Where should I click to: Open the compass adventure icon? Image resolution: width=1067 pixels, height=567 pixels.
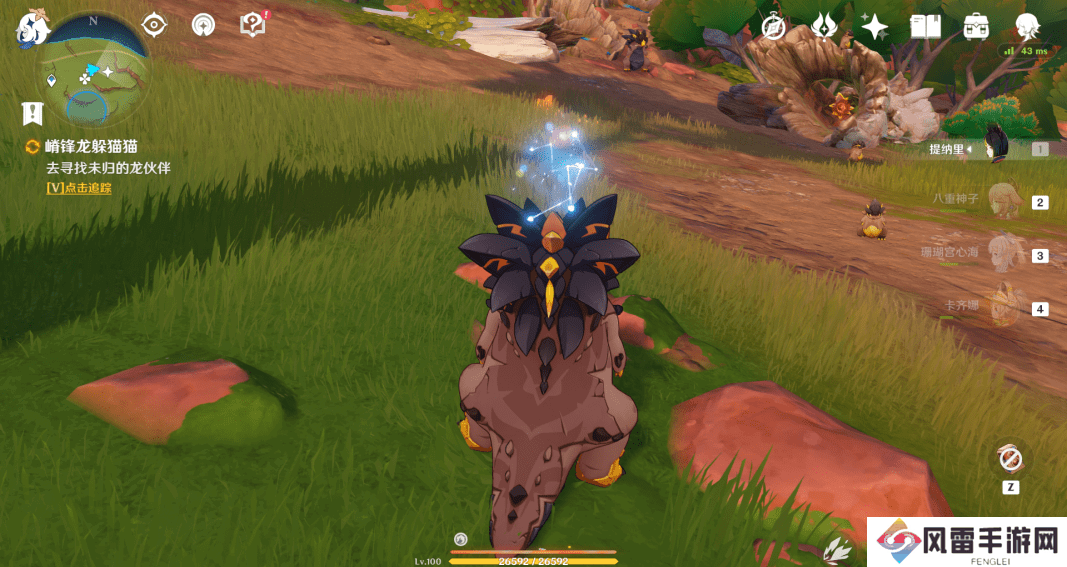(x=773, y=27)
